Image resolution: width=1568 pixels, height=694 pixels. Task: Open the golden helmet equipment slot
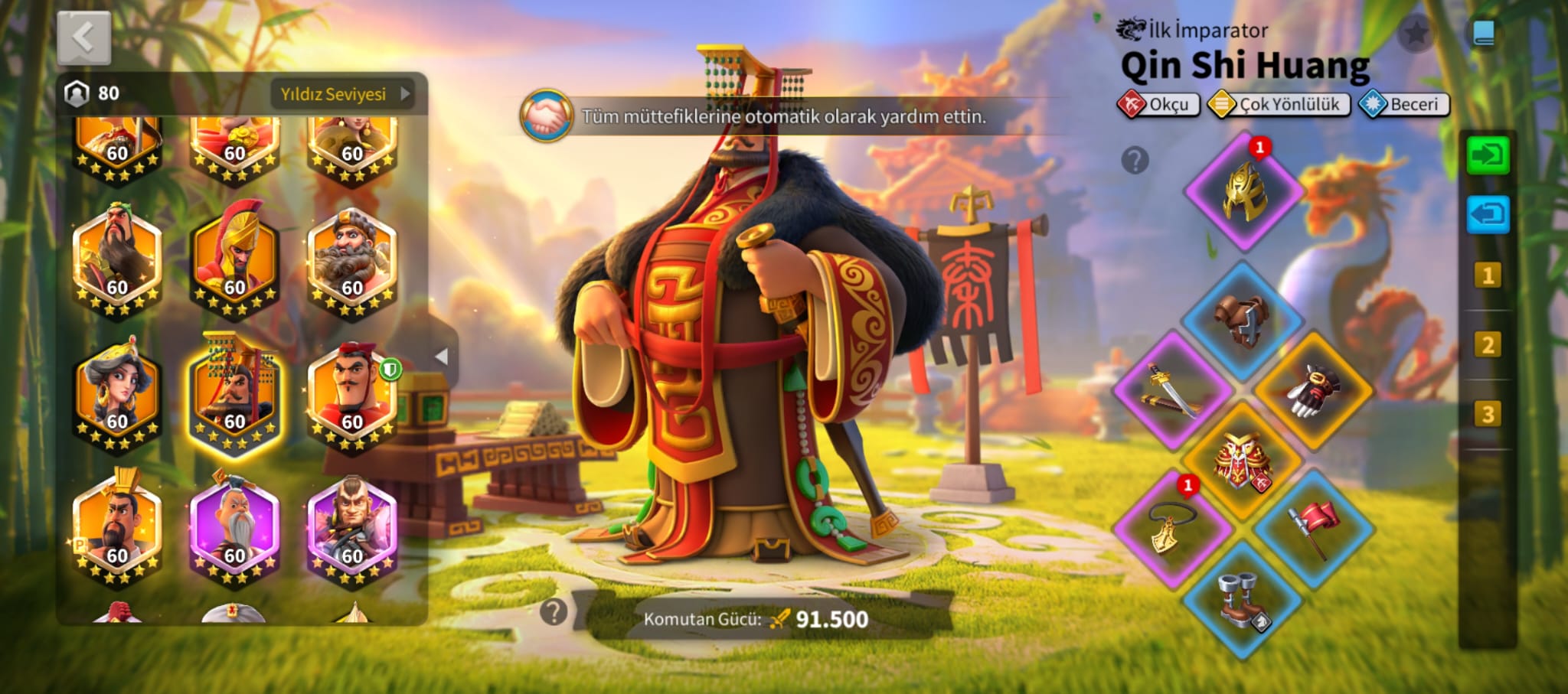(x=1243, y=191)
